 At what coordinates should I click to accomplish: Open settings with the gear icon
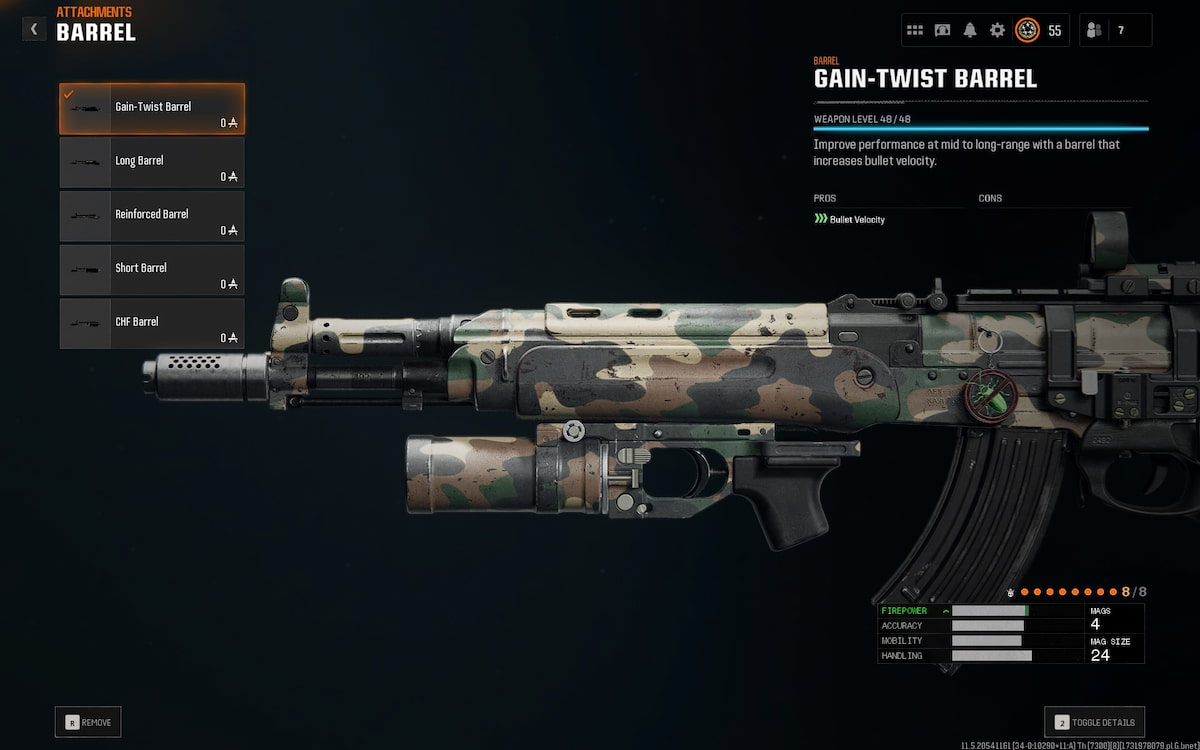coord(997,30)
